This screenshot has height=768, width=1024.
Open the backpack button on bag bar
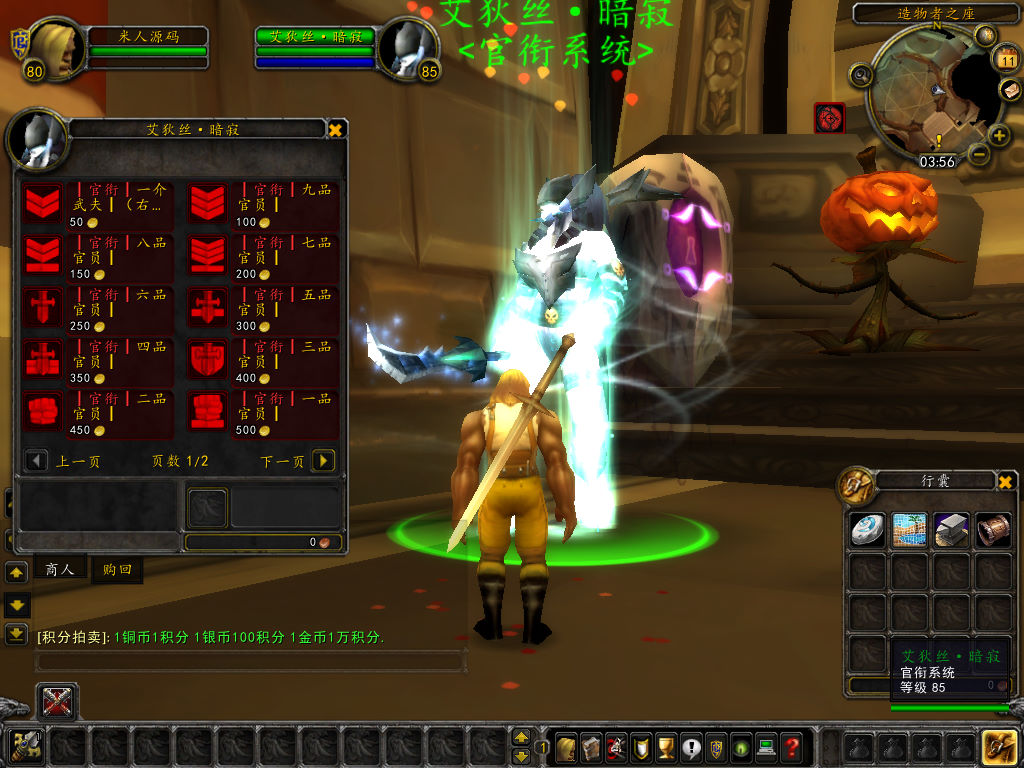point(999,746)
